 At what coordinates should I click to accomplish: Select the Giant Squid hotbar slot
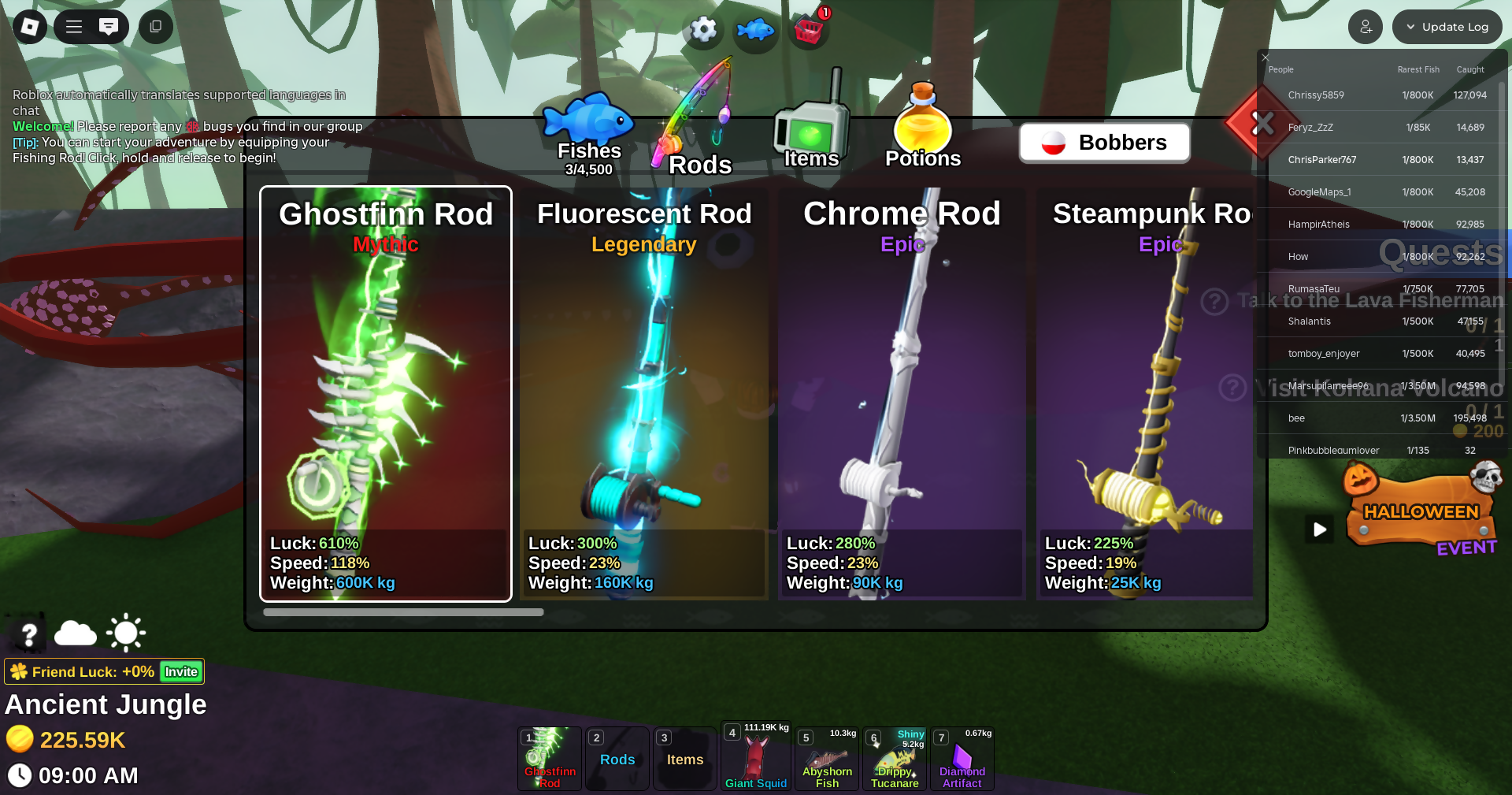755,758
